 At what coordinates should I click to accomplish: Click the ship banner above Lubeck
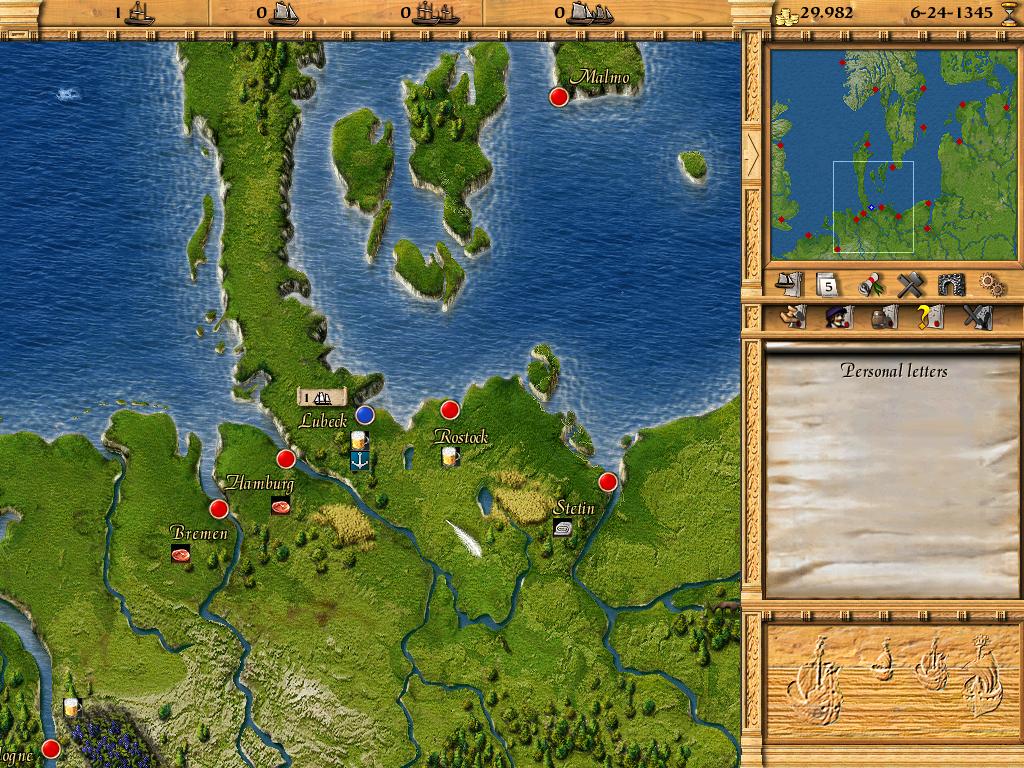point(323,397)
